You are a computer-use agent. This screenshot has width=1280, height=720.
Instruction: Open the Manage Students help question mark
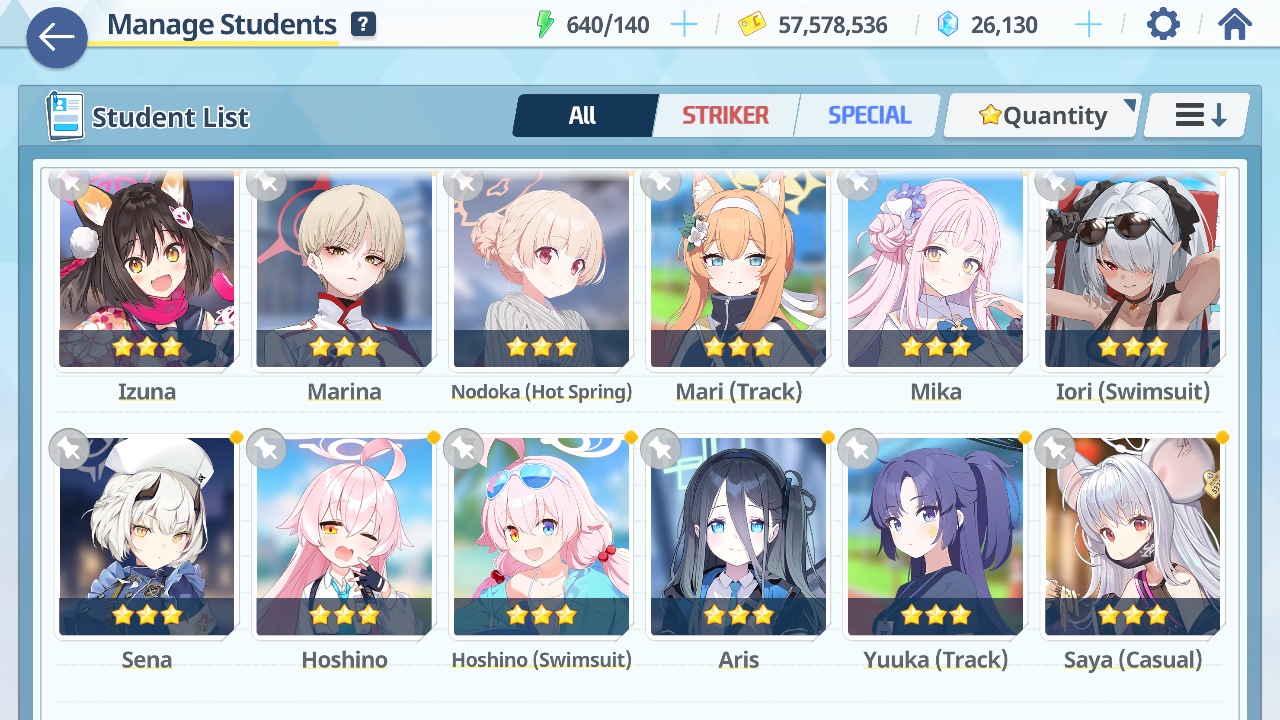point(363,25)
